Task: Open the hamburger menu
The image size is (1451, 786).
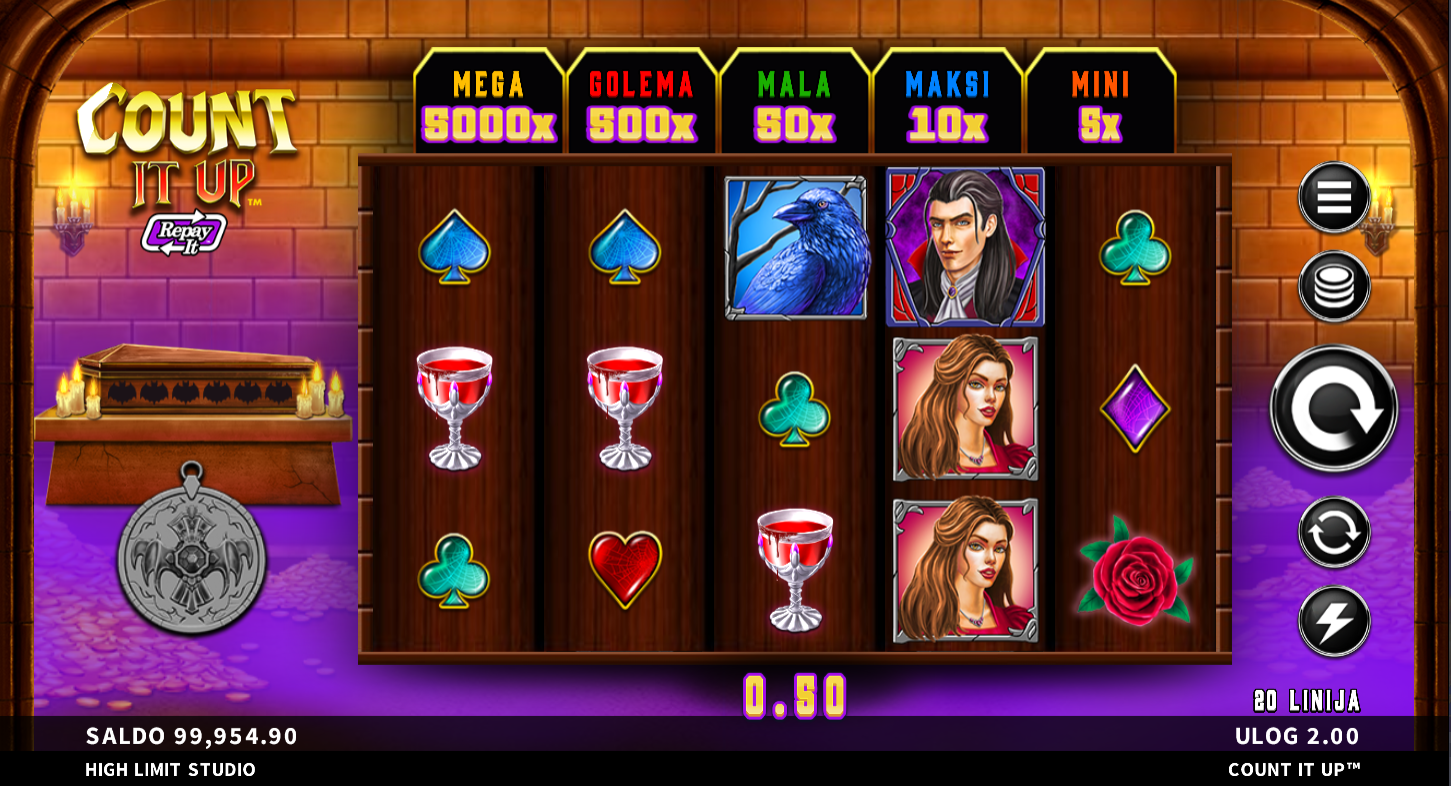Action: coord(1333,198)
